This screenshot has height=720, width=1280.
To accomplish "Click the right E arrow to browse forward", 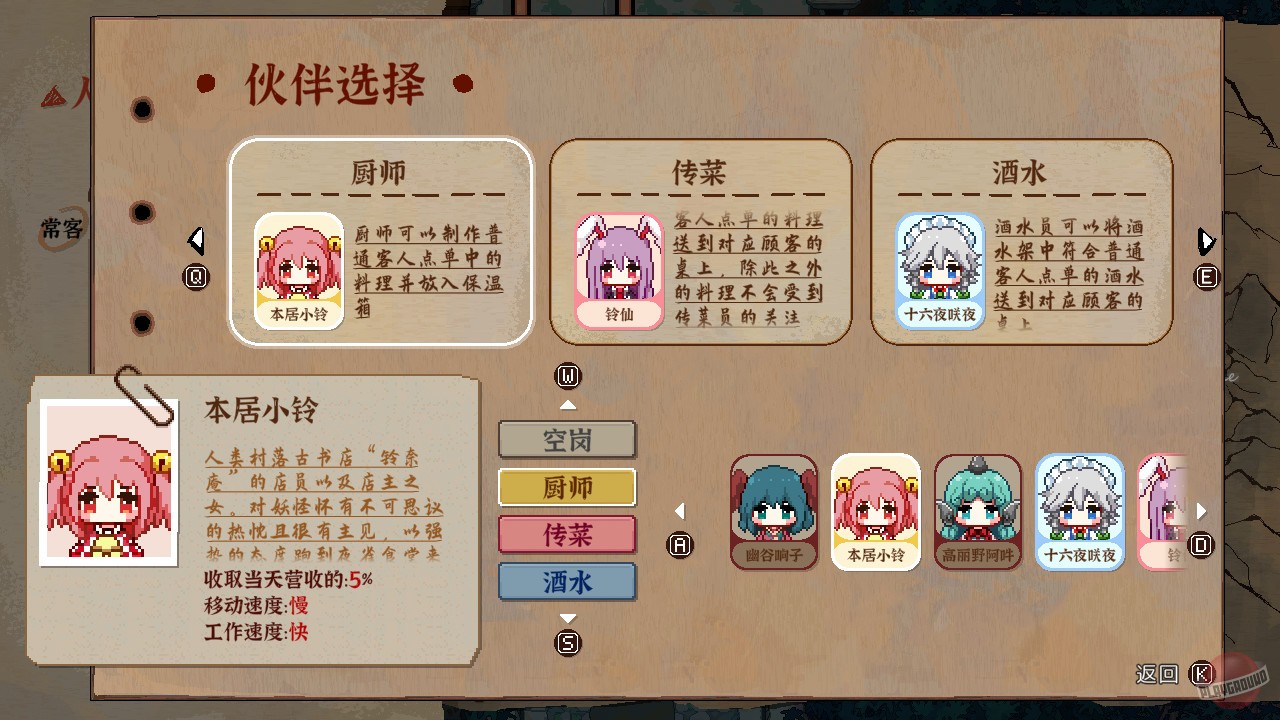I will click(1206, 241).
